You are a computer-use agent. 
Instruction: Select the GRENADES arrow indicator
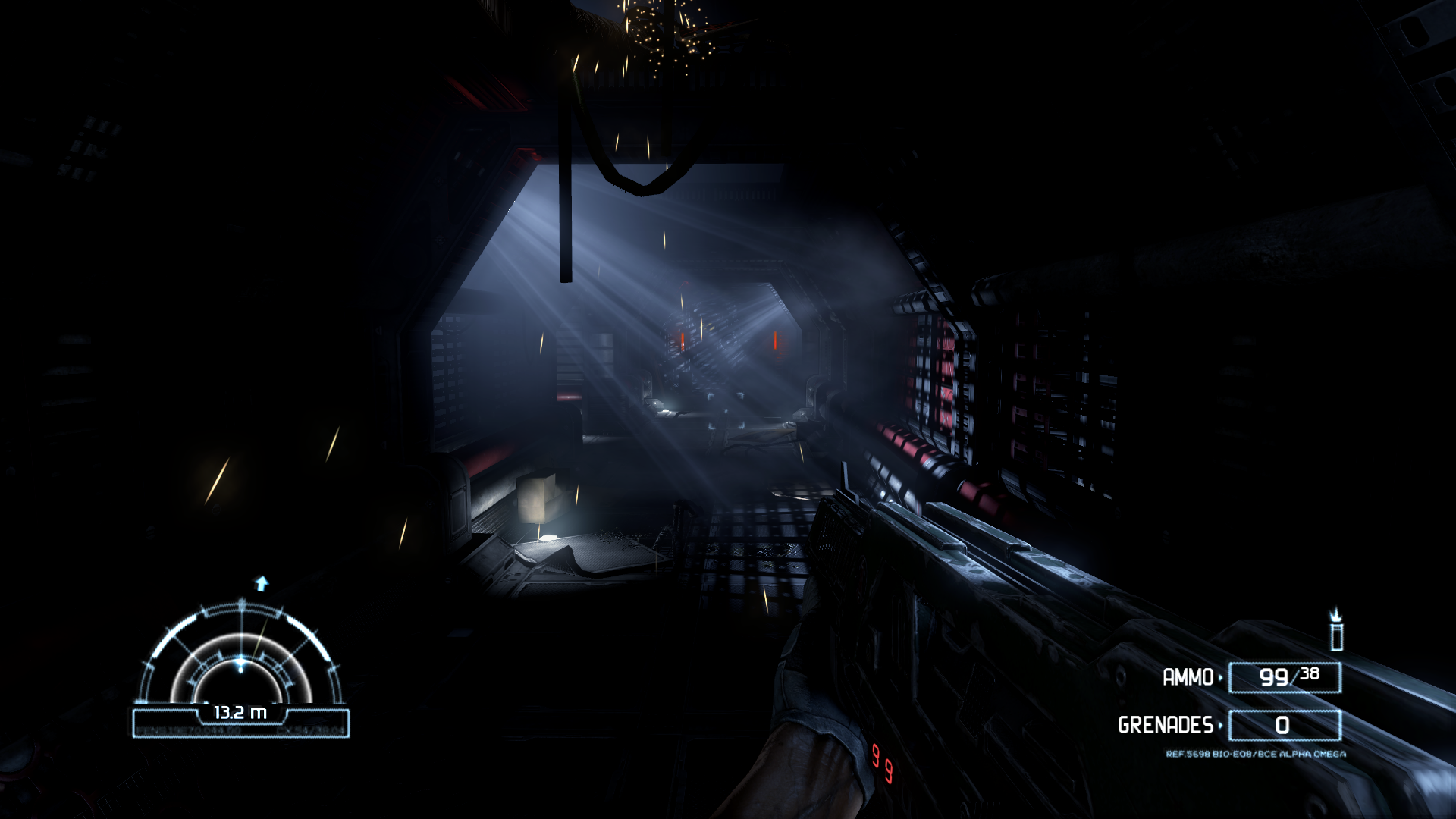pyautogui.click(x=1220, y=724)
